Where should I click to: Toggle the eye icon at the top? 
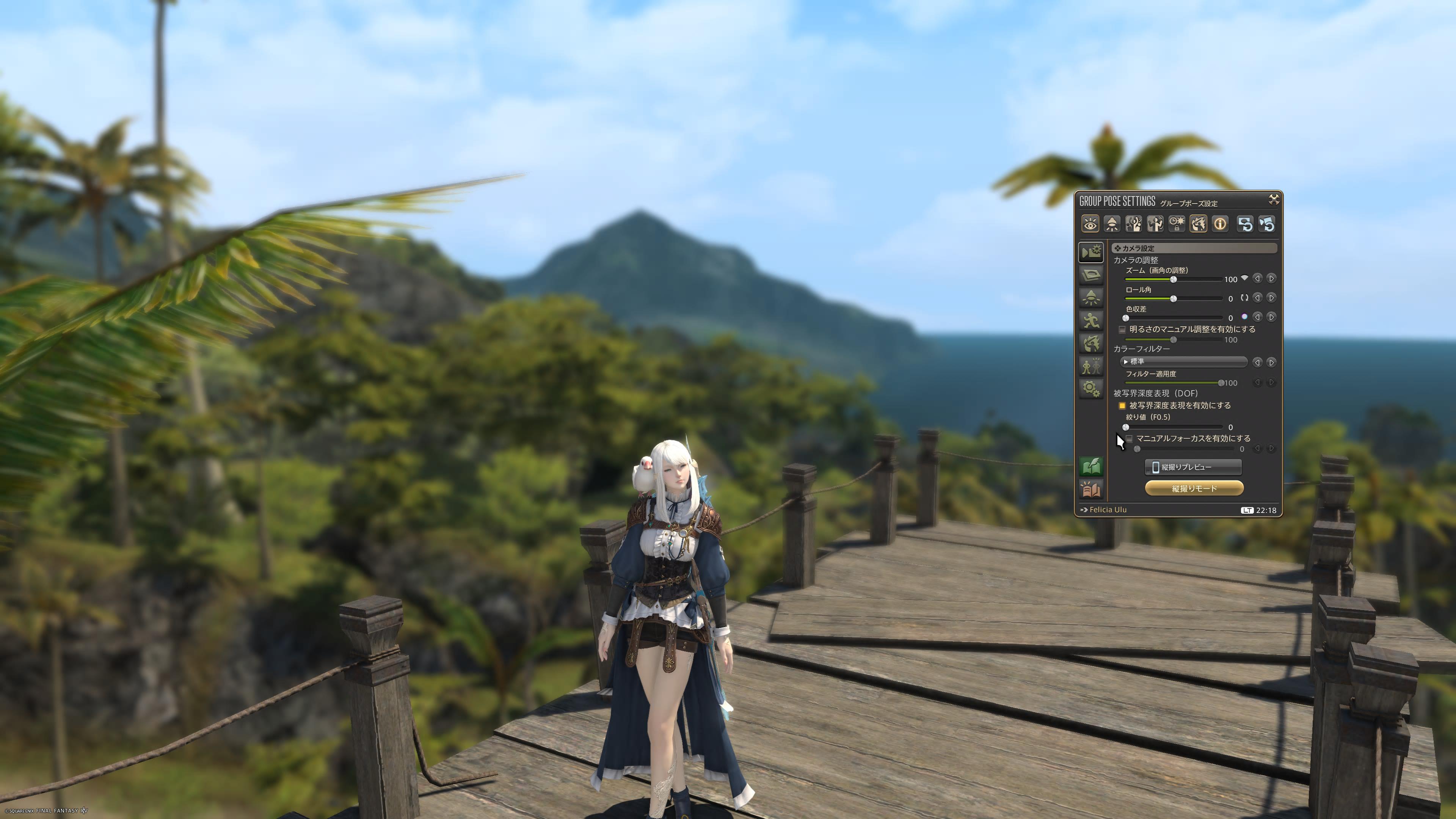(x=1090, y=224)
